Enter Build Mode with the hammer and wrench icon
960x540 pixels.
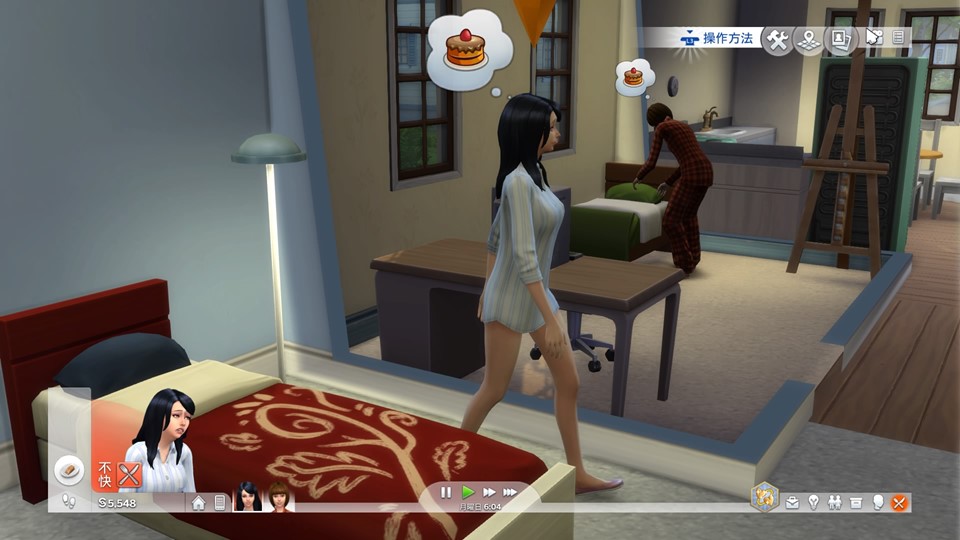click(x=777, y=39)
